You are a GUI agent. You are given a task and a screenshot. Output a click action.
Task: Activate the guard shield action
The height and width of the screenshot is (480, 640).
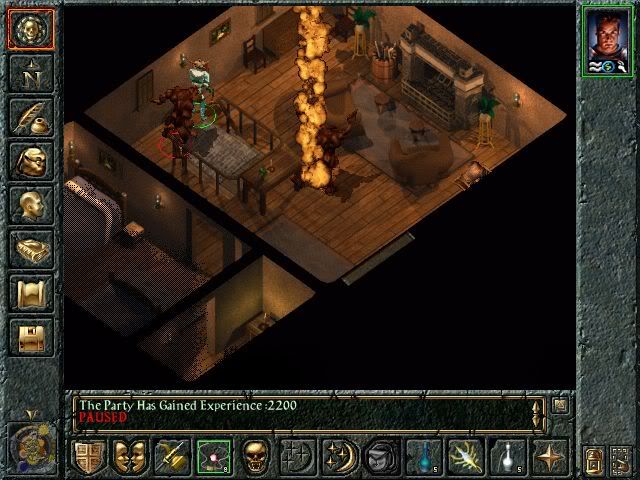pos(90,457)
